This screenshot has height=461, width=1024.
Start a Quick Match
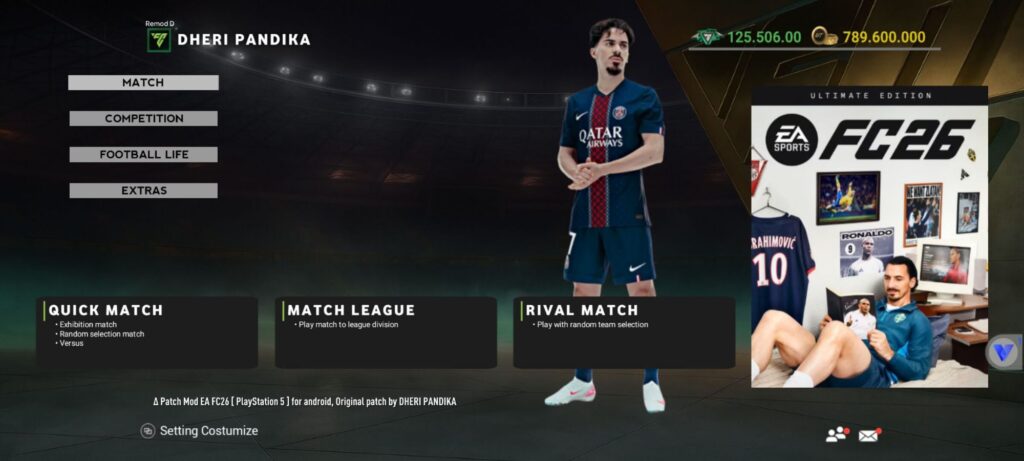pos(147,332)
